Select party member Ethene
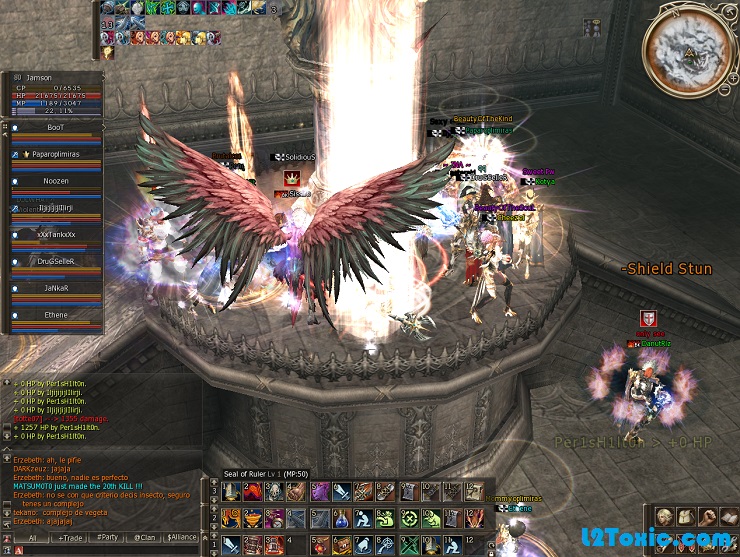The width and height of the screenshot is (740, 557). 56,313
